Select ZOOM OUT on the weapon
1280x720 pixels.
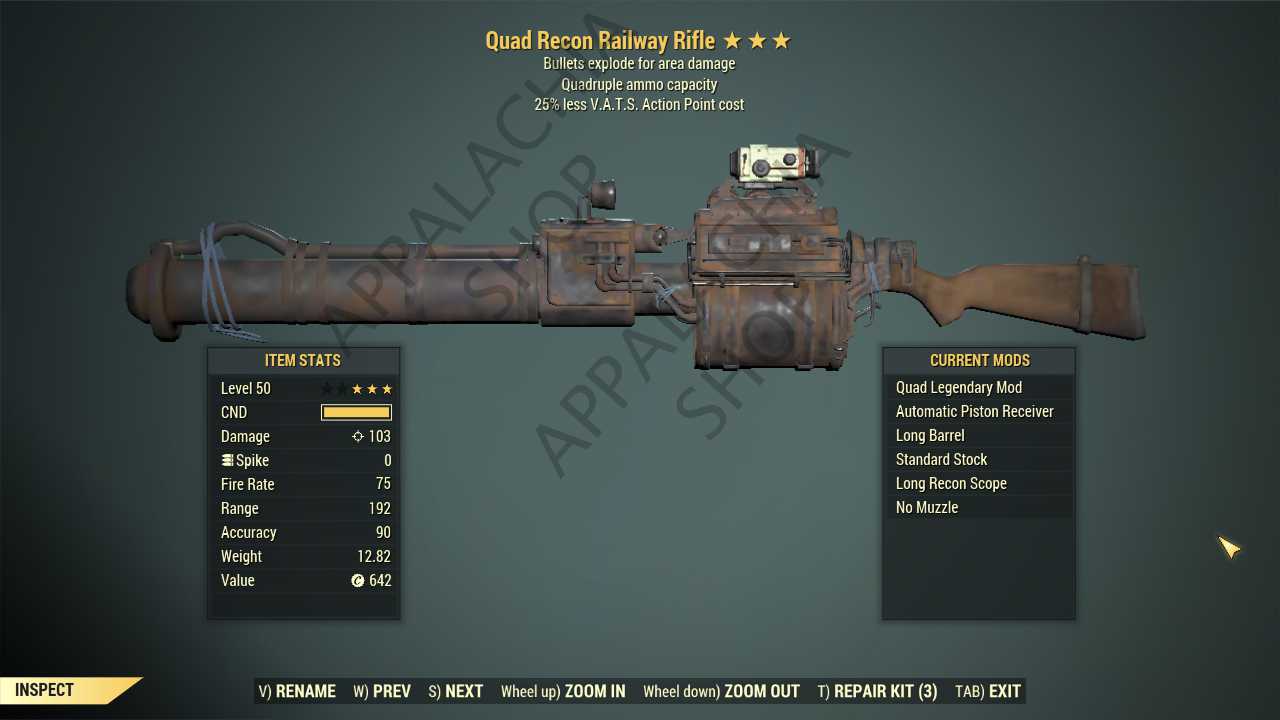[x=721, y=691]
